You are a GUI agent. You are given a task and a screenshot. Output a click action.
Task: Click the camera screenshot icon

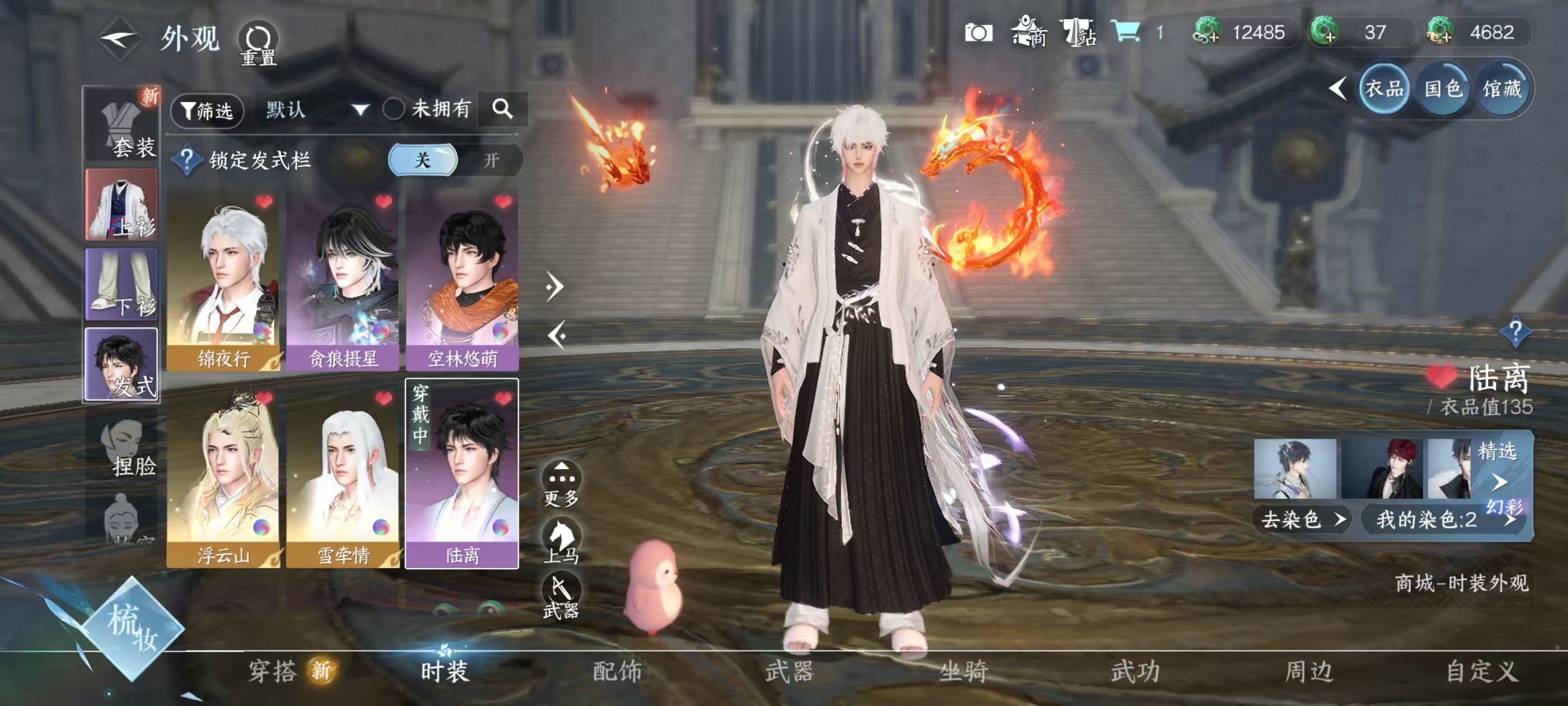(978, 32)
